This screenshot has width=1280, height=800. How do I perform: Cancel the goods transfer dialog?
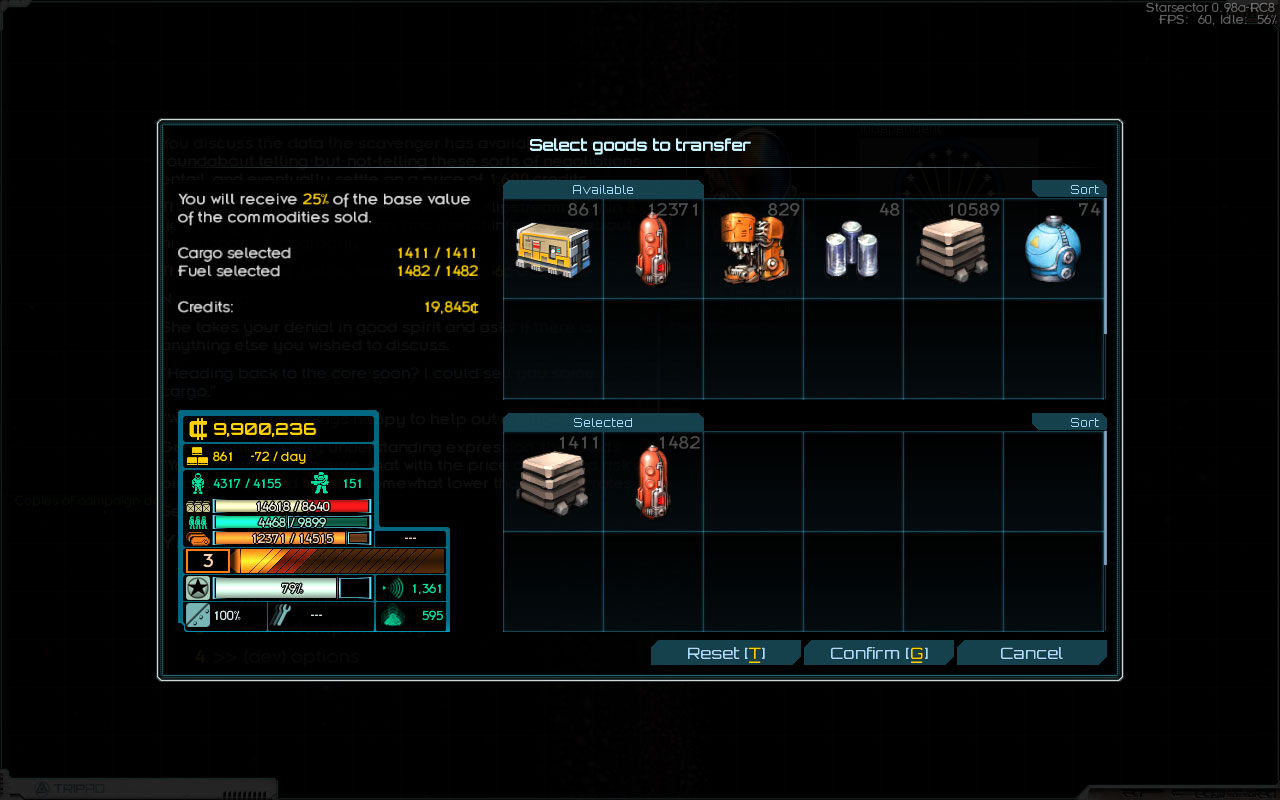click(x=1031, y=653)
